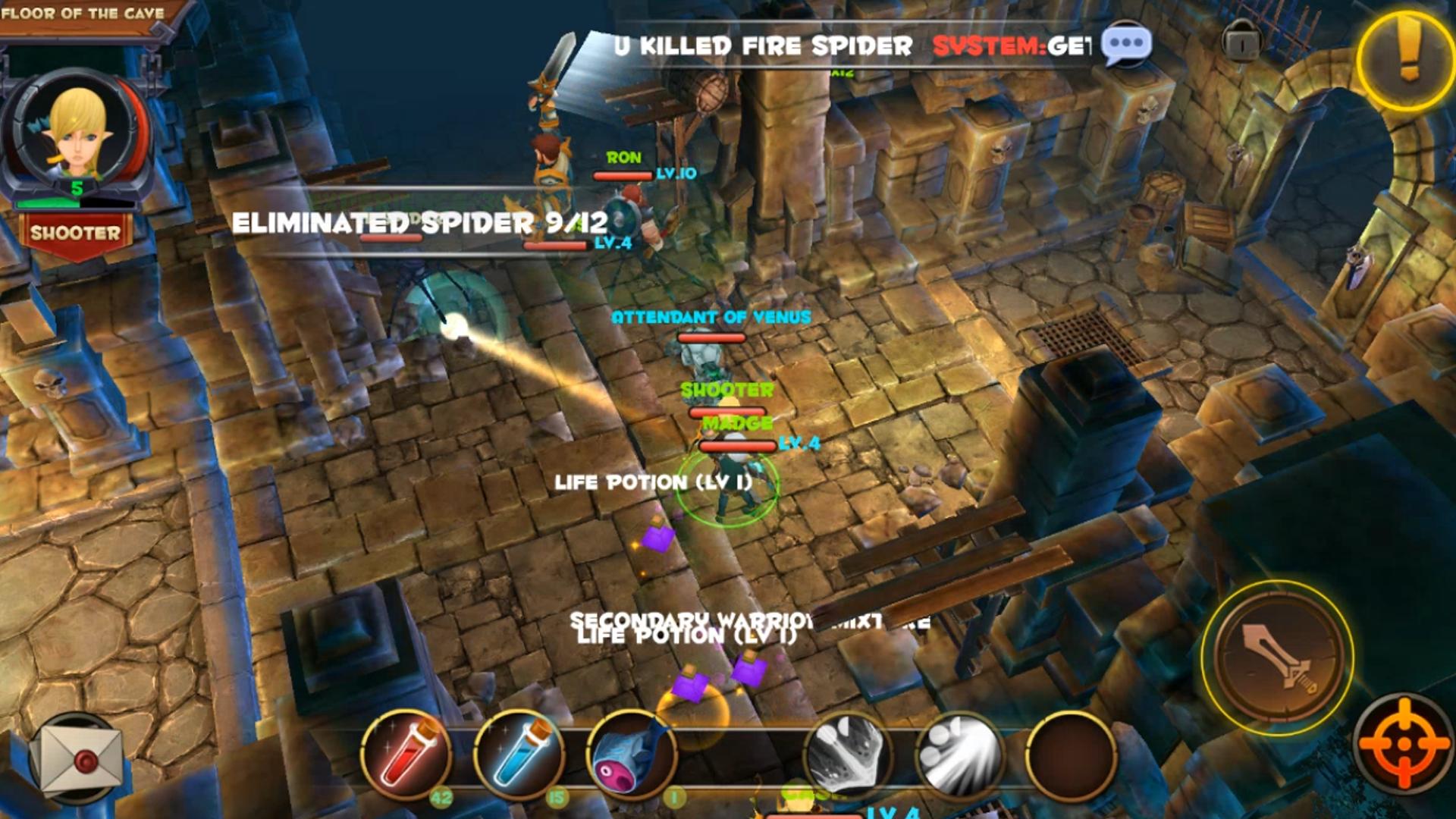Use the blue mana potion
The image size is (1456, 819).
520,755
